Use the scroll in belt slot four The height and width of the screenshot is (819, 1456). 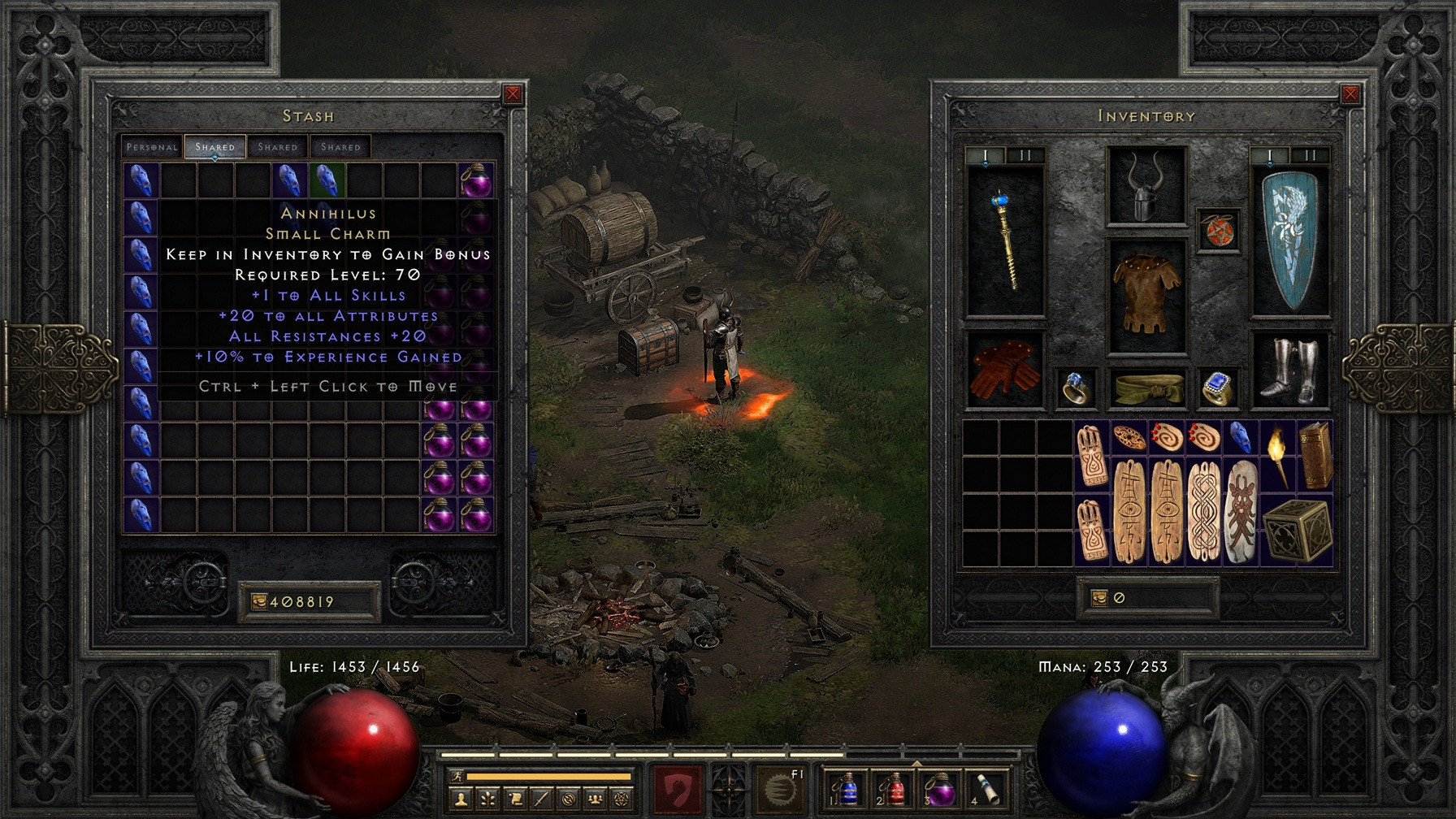(x=987, y=788)
